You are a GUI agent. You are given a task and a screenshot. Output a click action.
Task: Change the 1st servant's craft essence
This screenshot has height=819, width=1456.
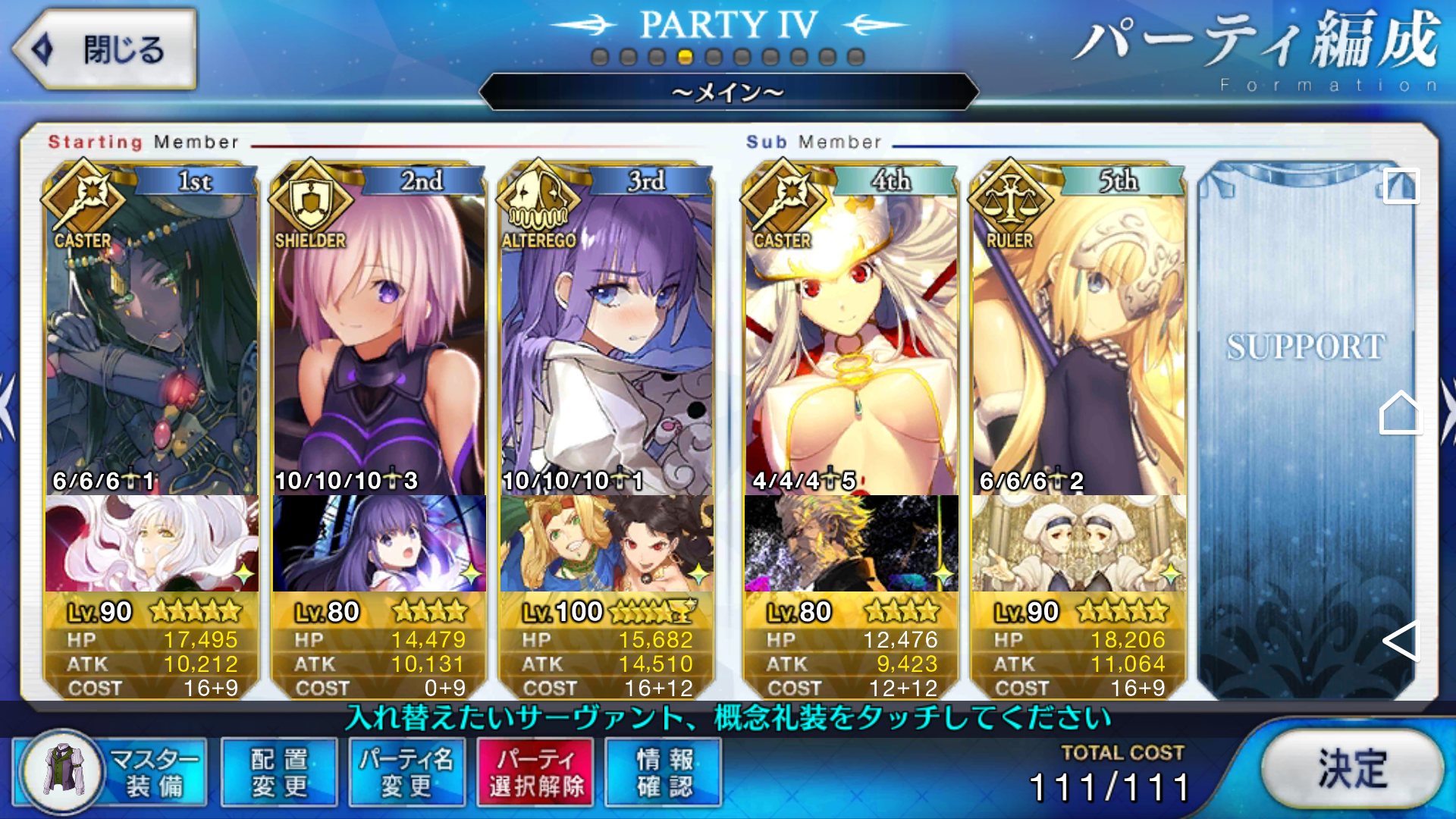click(x=152, y=543)
